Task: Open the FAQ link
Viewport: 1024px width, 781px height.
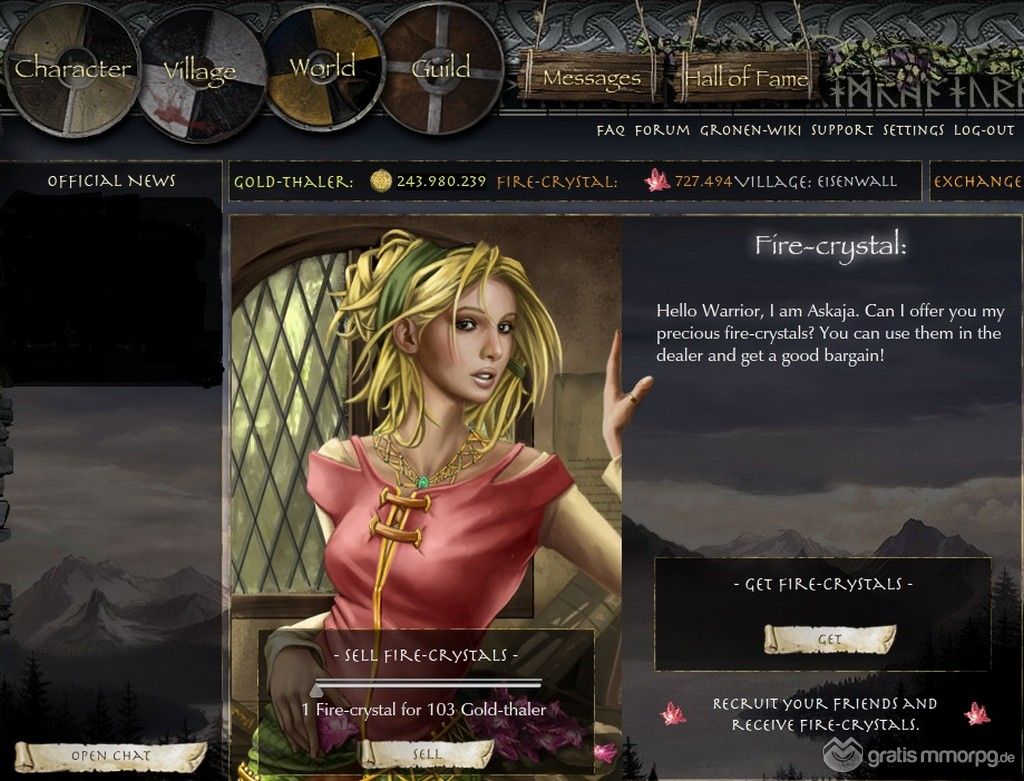Action: point(611,130)
